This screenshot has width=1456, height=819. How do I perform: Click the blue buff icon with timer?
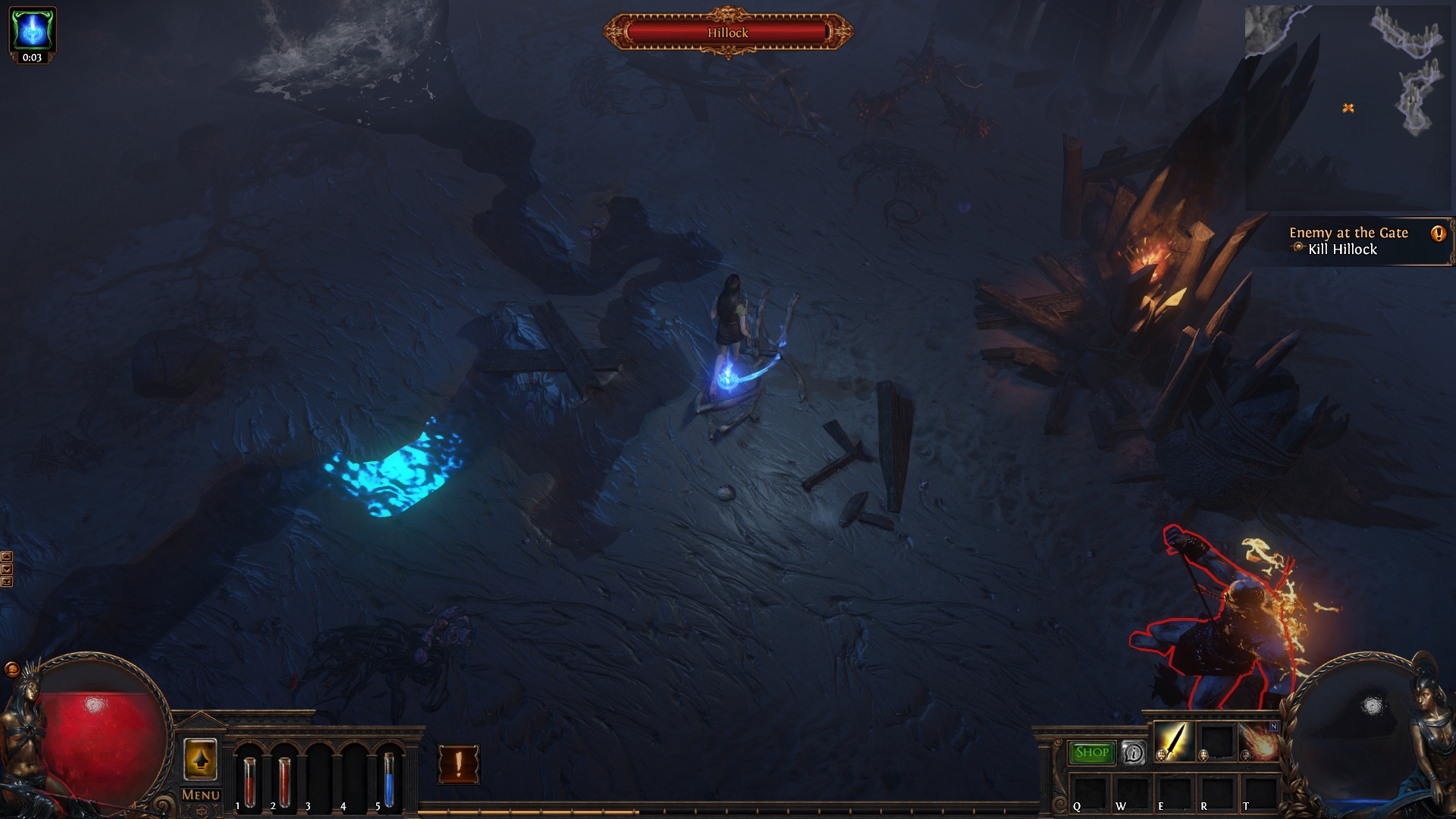point(33,30)
